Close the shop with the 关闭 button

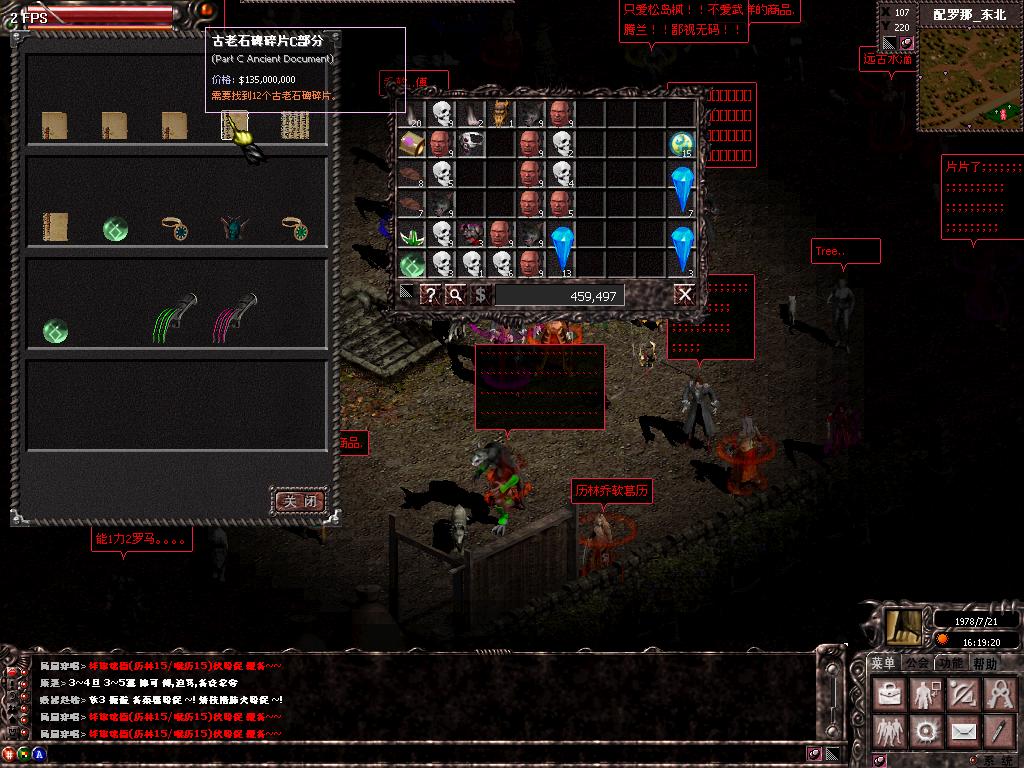[x=300, y=500]
